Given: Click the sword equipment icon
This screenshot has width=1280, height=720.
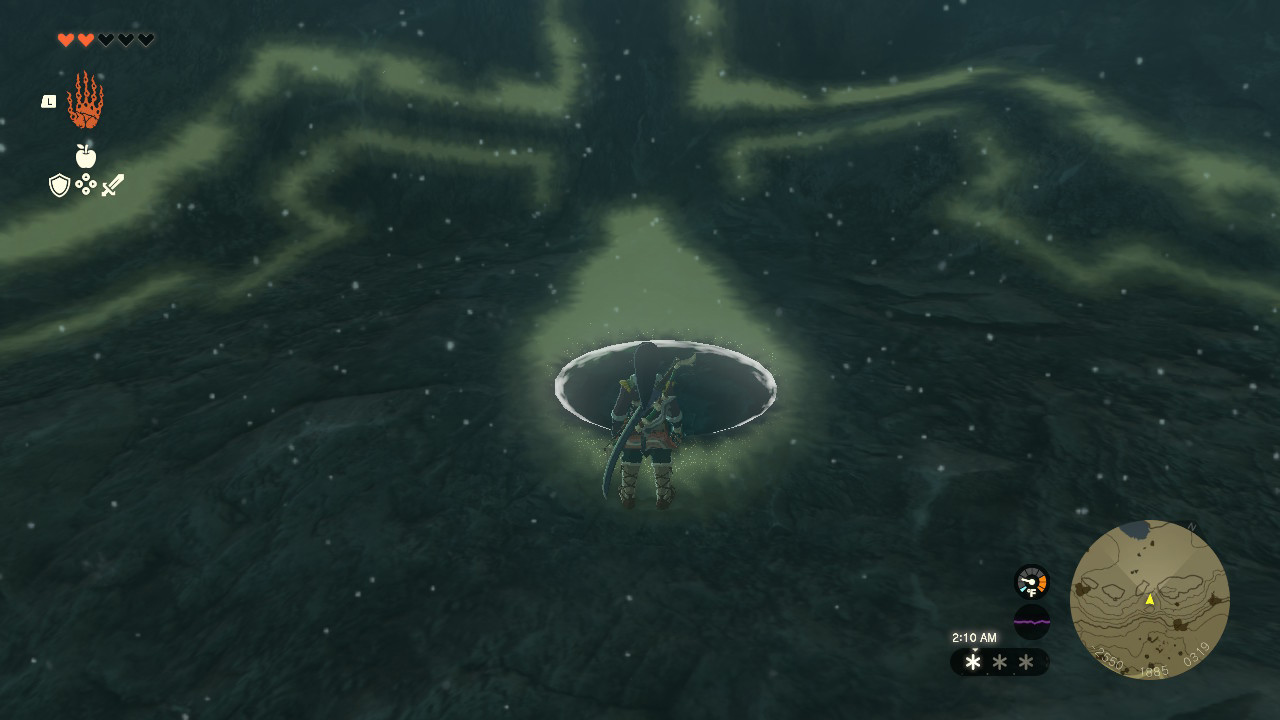Looking at the screenshot, I should pos(112,183).
